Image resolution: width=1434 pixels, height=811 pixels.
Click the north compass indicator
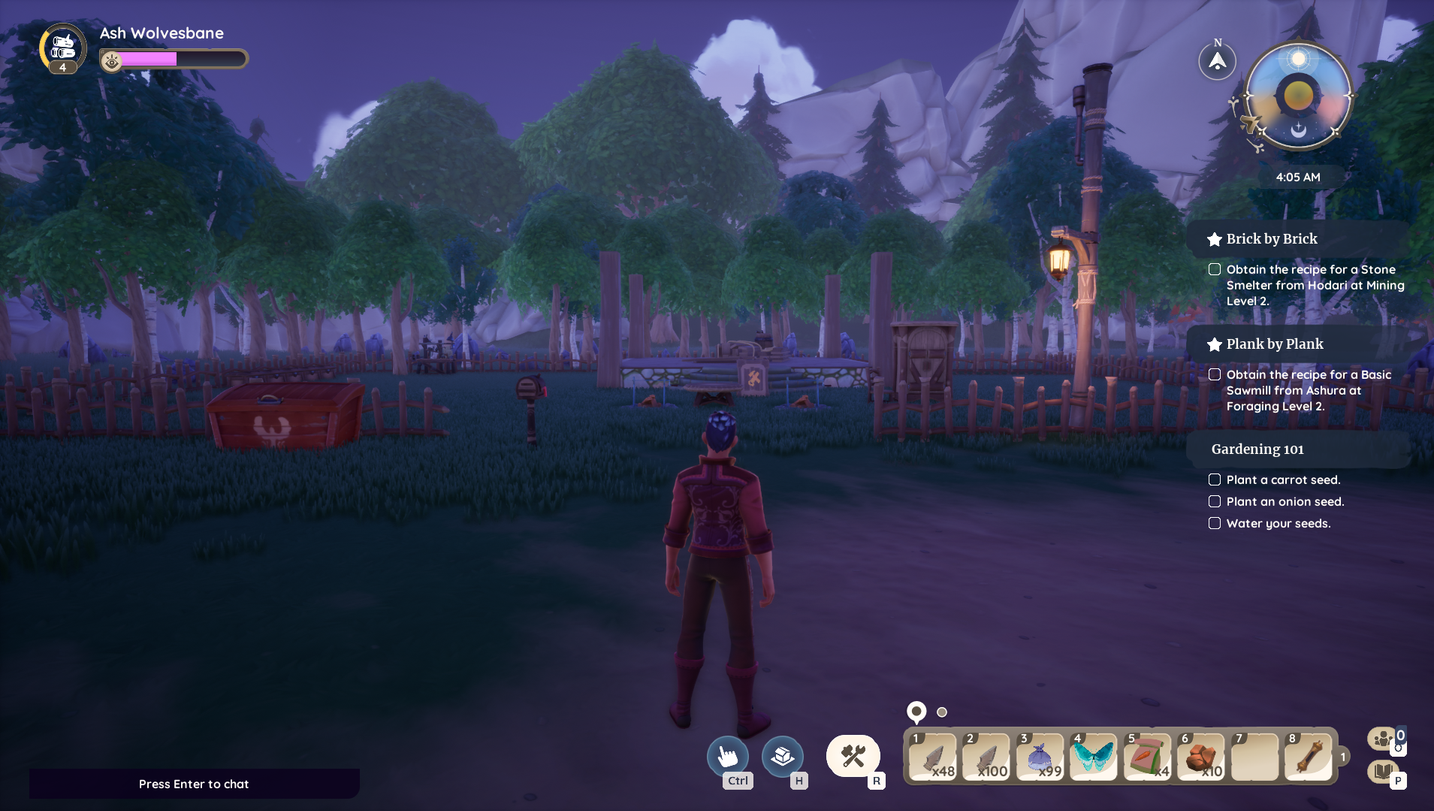[x=1217, y=62]
